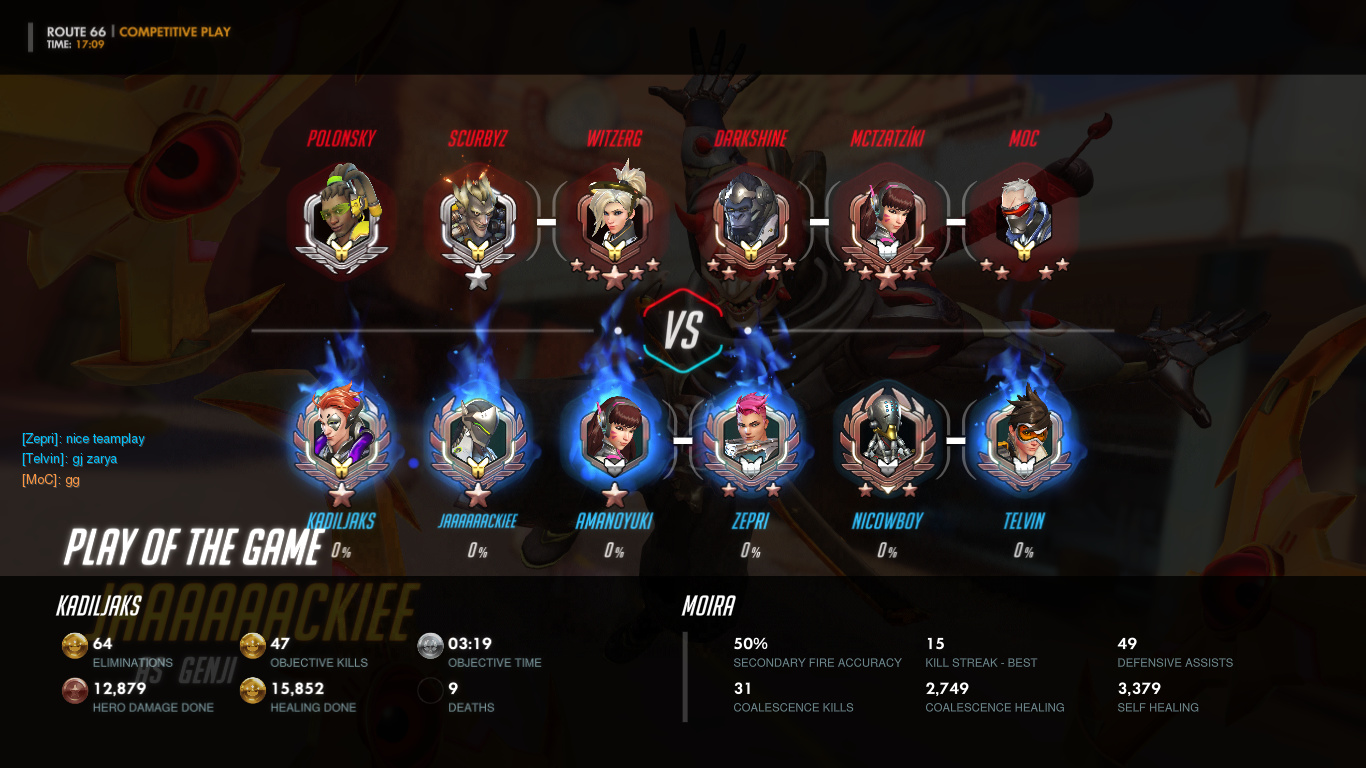Viewport: 1366px width, 768px height.
Task: Select Zepri's Zarya portrait
Action: 750,437
